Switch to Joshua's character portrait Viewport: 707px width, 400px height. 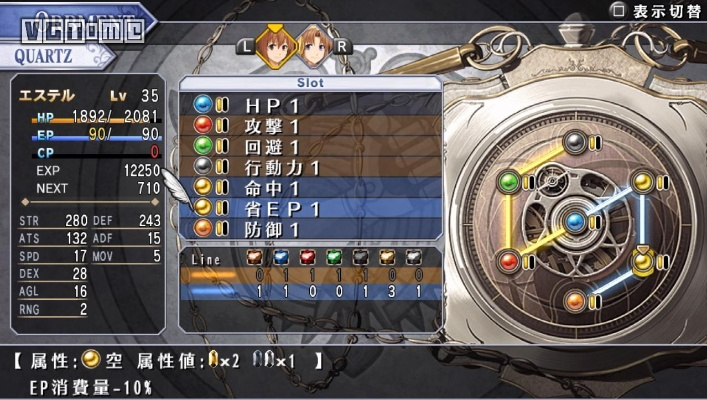[x=315, y=46]
